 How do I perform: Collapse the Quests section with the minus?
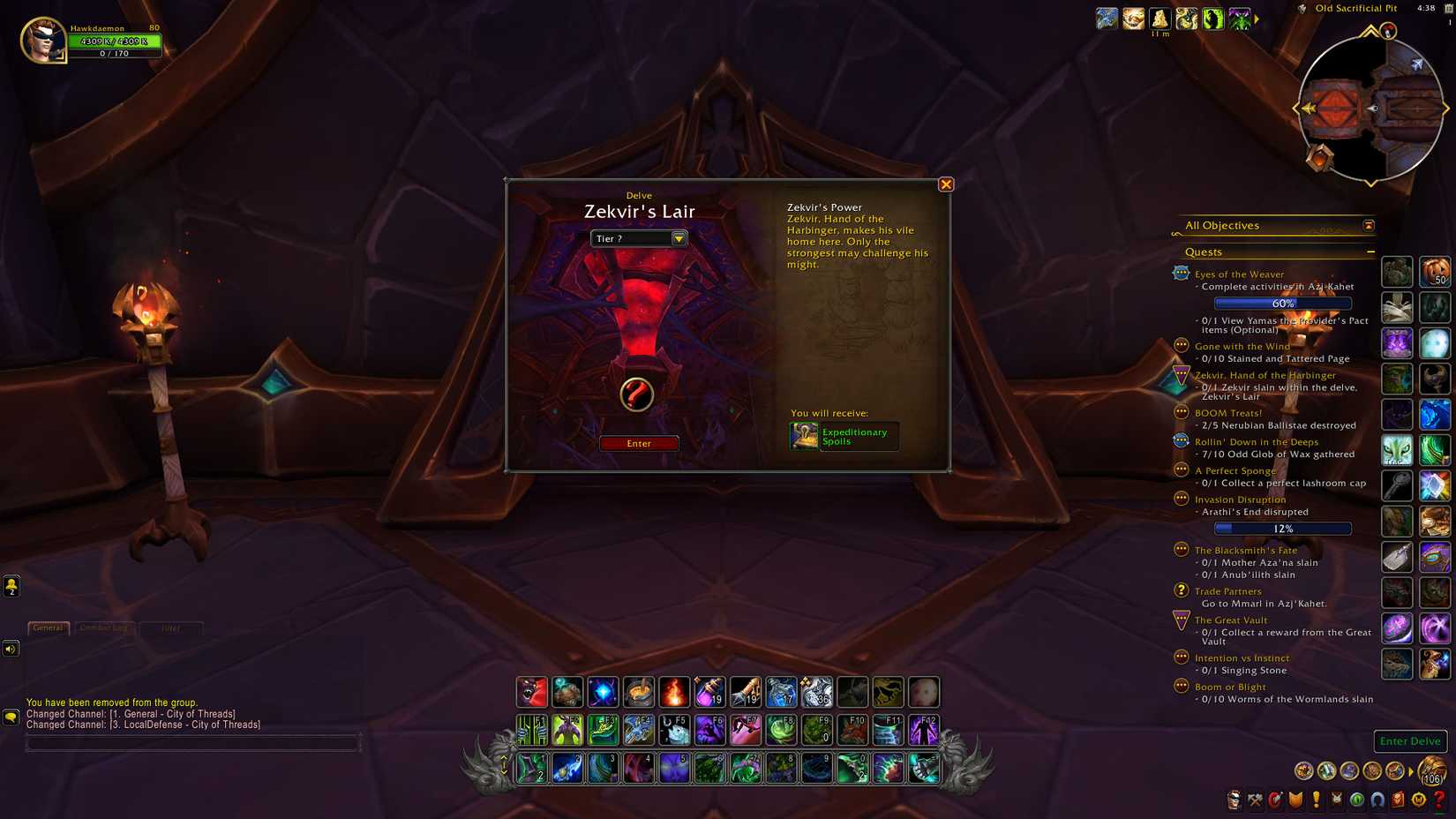(1371, 252)
